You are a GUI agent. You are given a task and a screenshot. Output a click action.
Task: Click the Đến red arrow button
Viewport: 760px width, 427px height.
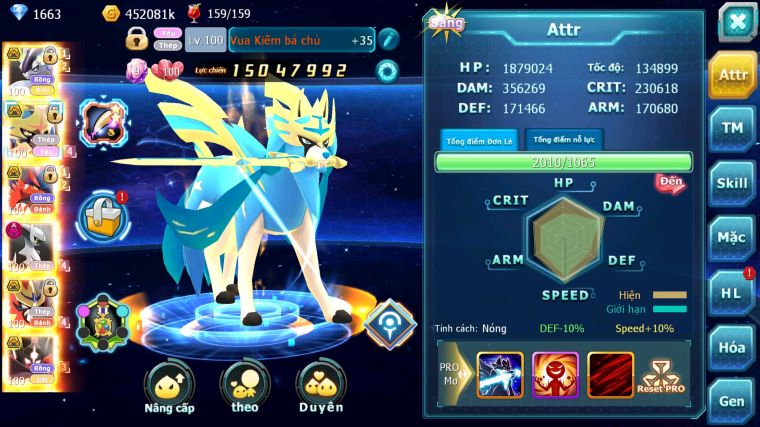[x=669, y=181]
